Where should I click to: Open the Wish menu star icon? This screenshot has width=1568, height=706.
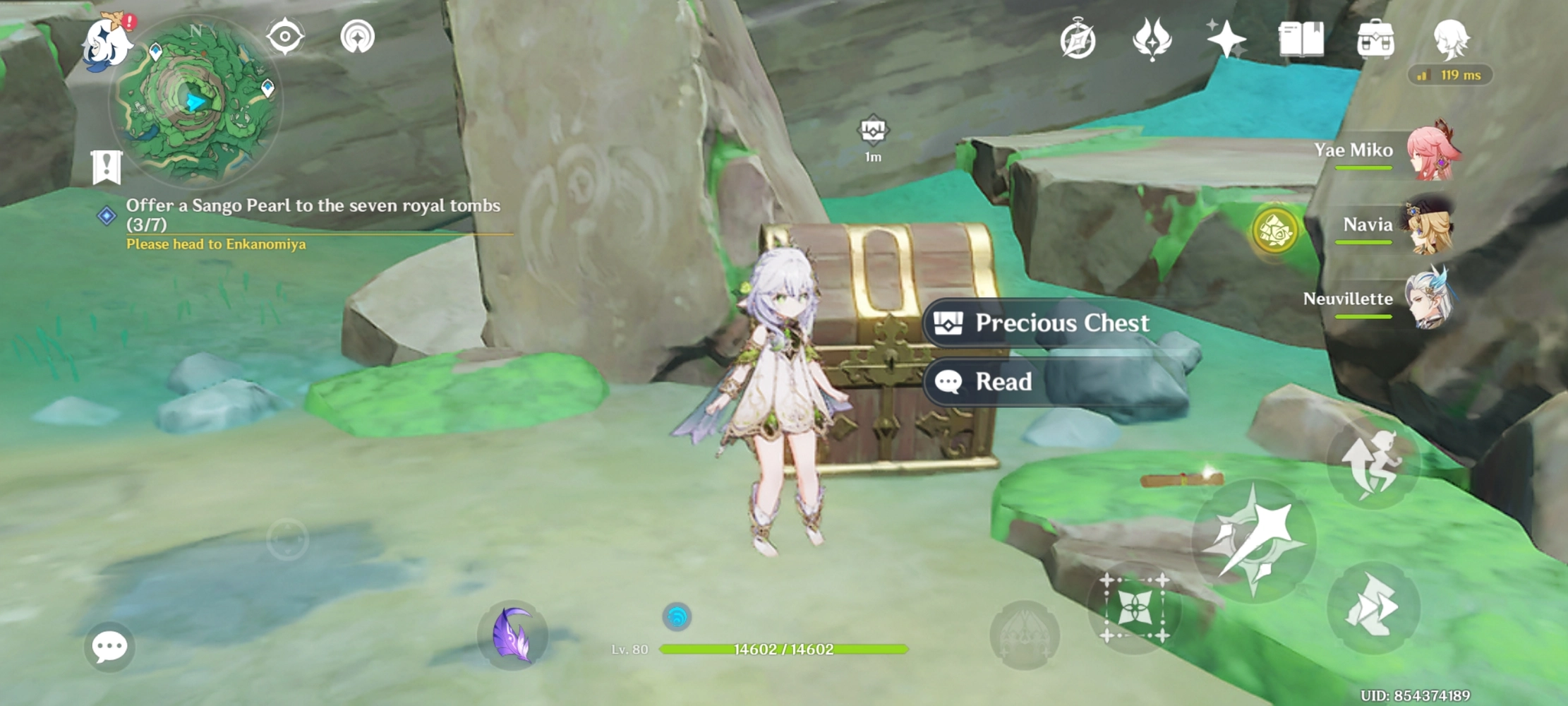tap(1226, 41)
